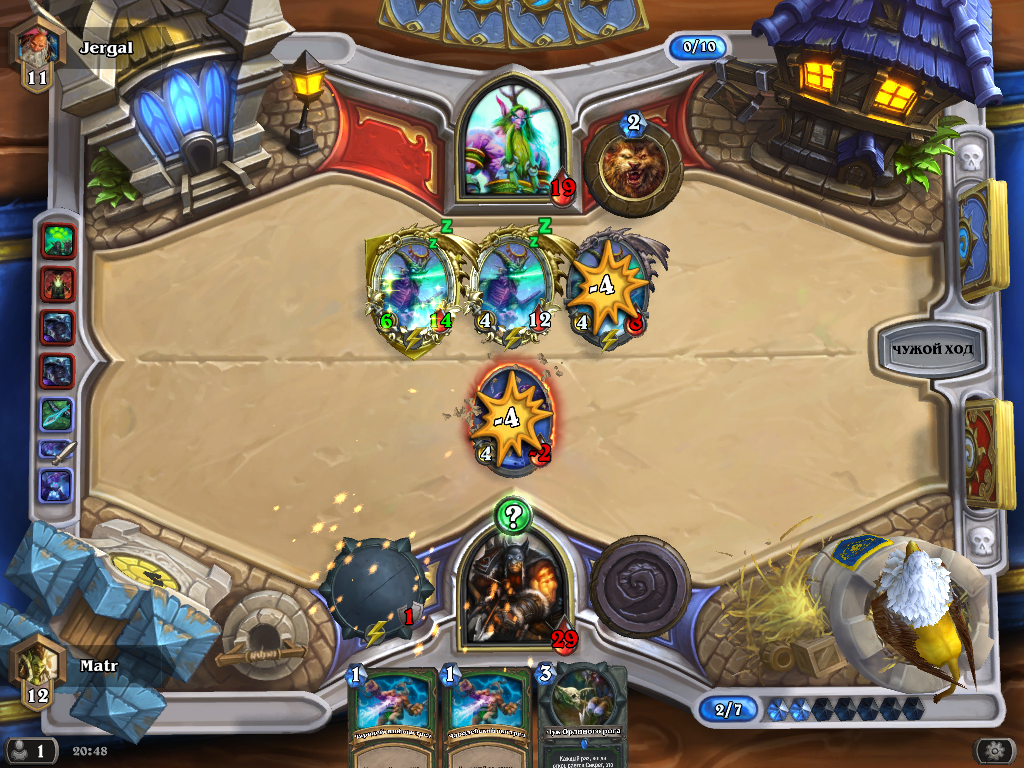Select the hunter hero portrait with 29 health
1024x768 pixels.
pos(513,590)
